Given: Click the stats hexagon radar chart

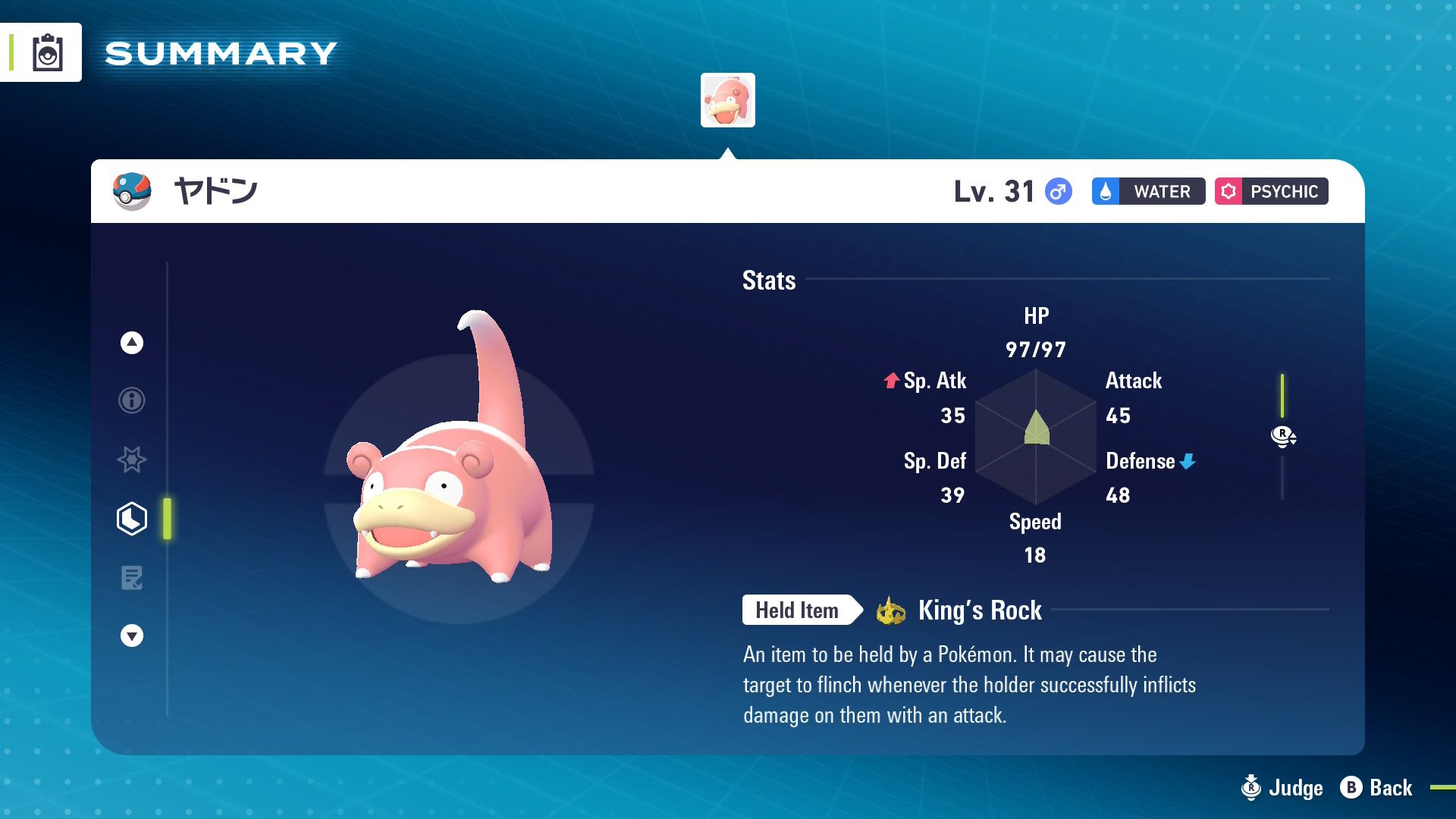Looking at the screenshot, I should point(1036,437).
